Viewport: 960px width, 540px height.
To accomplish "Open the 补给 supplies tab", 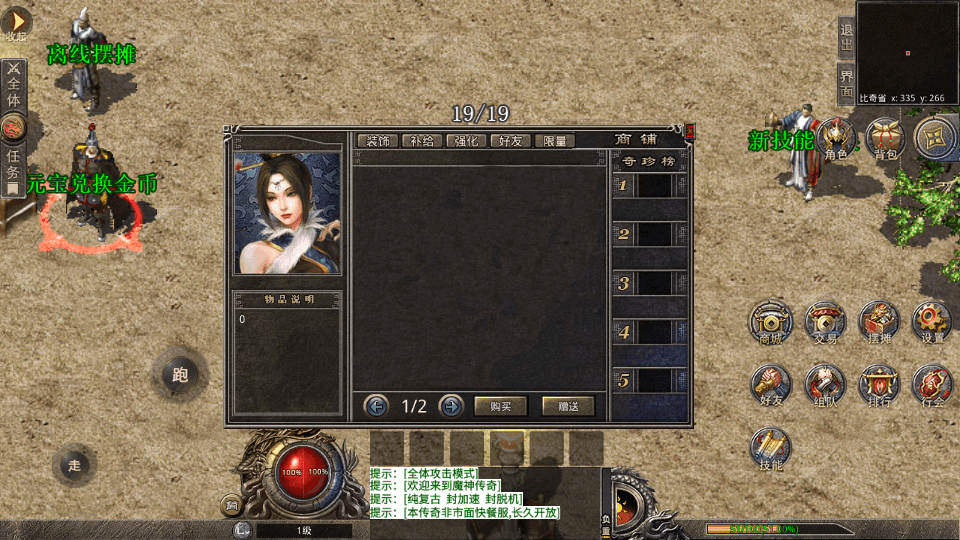I will pos(422,141).
